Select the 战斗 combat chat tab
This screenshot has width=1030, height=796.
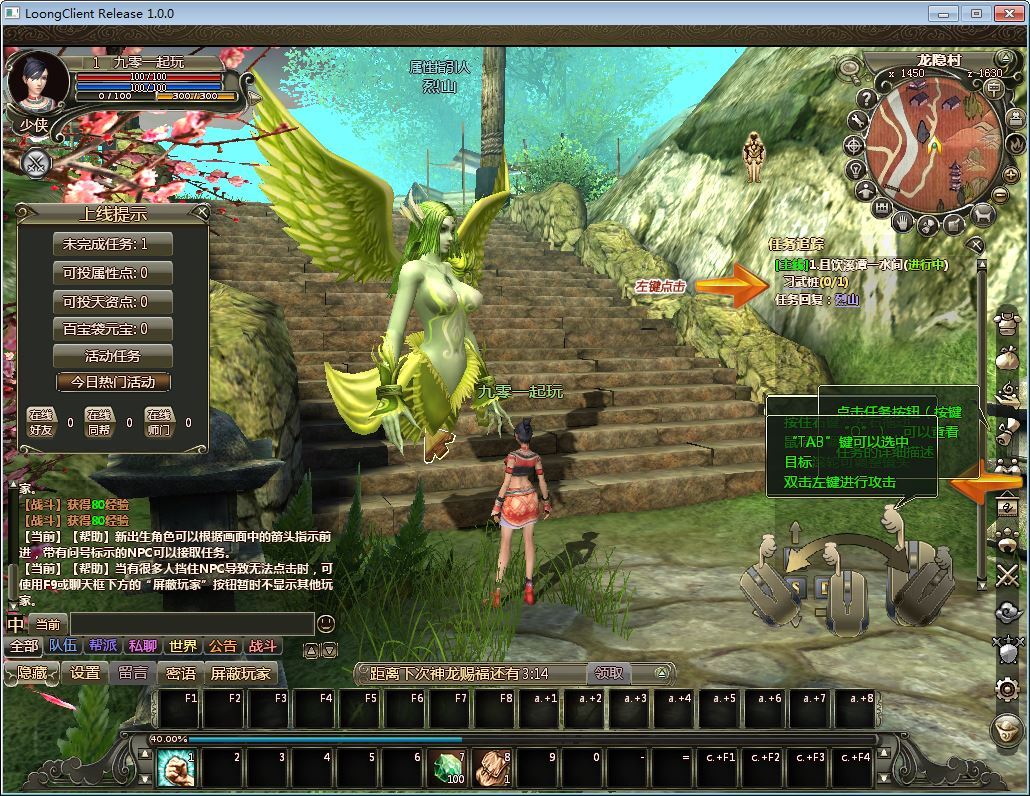point(263,646)
